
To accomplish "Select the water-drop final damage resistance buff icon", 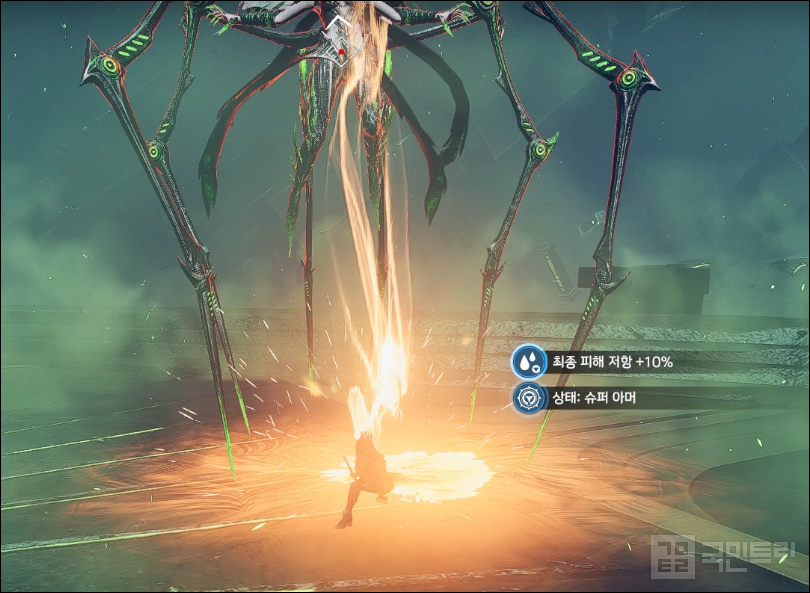I will coord(528,362).
